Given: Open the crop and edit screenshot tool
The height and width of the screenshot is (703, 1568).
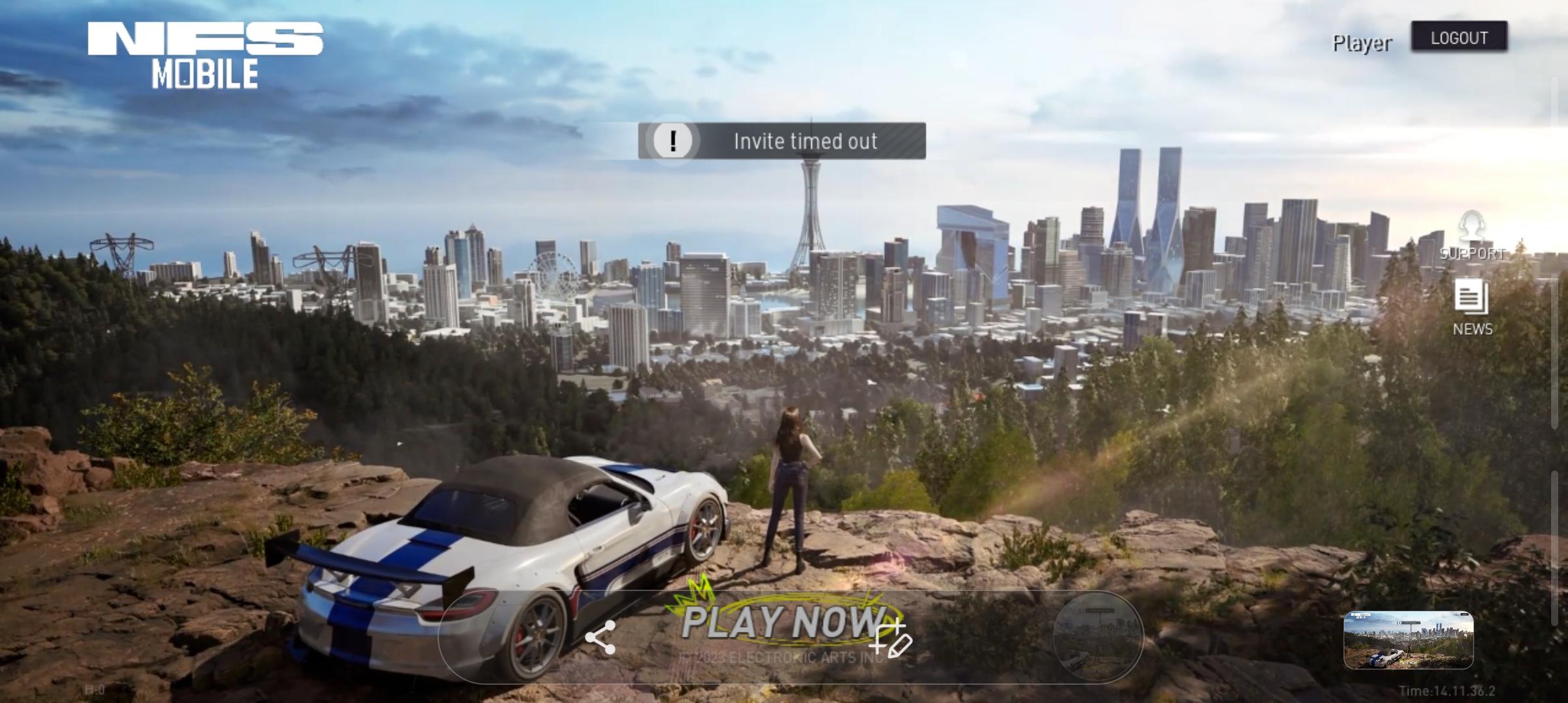Looking at the screenshot, I should pyautogui.click(x=892, y=639).
